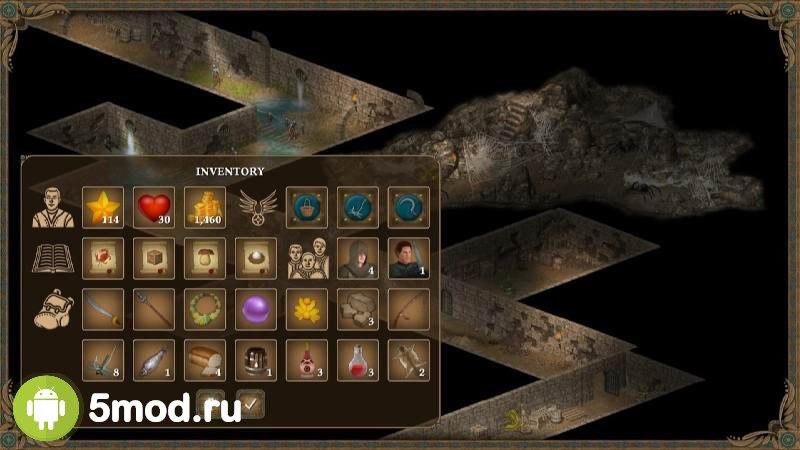The height and width of the screenshot is (450, 800).
Task: Confirm with the checkmark button
Action: 251,404
